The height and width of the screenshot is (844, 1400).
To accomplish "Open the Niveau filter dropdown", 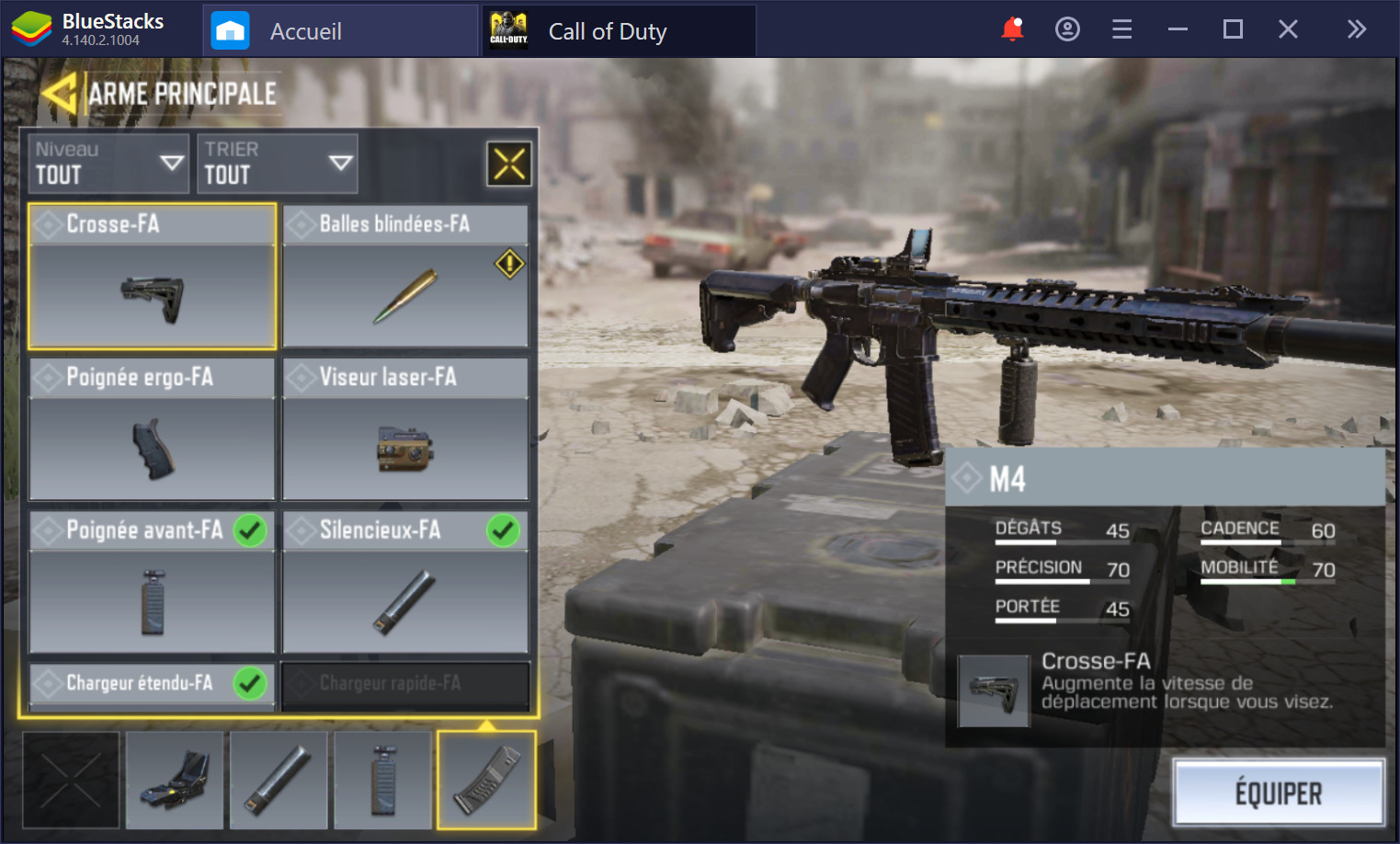I will [x=108, y=164].
